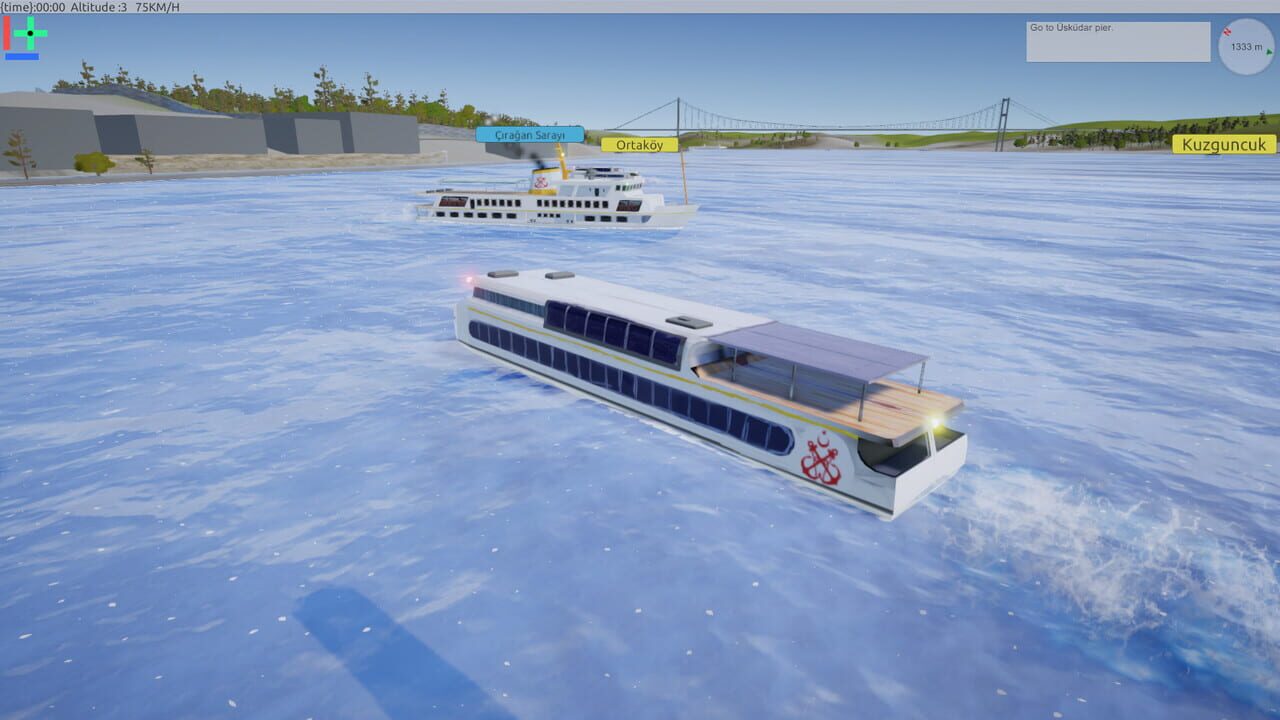This screenshot has width=1280, height=720.
Task: Click the Kuzguncuk location label
Action: [x=1222, y=144]
